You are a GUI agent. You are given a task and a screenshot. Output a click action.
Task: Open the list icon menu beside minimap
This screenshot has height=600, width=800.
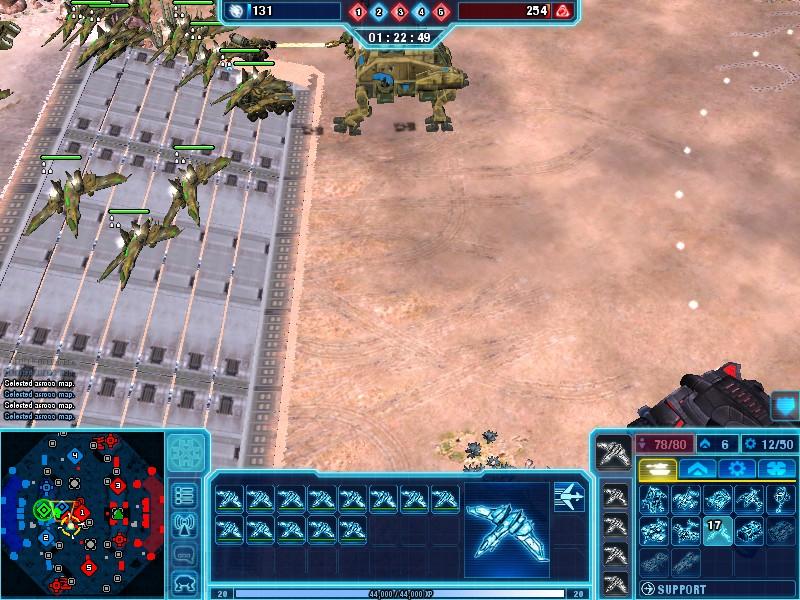184,495
